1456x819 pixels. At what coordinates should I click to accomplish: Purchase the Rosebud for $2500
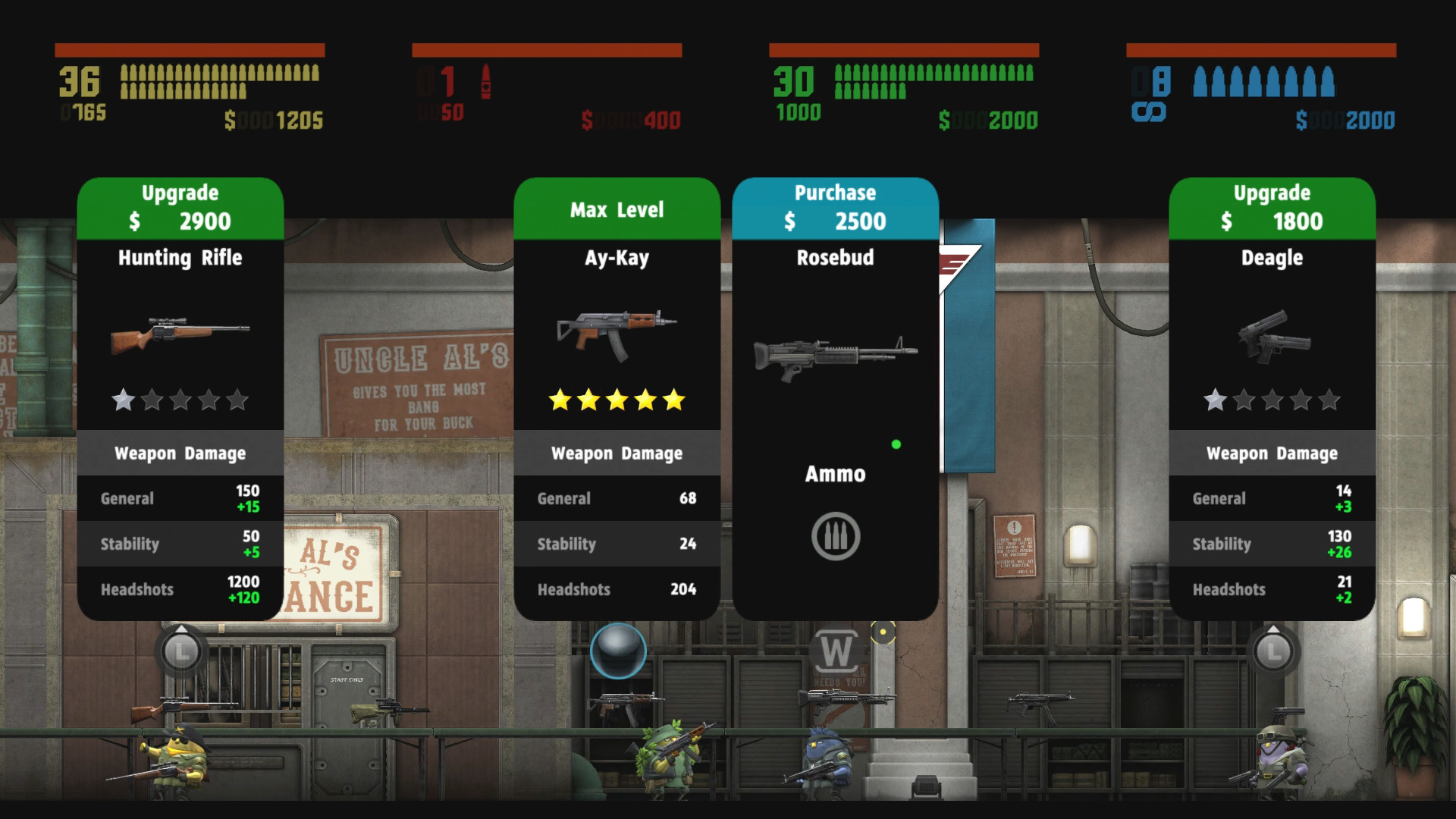coord(834,206)
